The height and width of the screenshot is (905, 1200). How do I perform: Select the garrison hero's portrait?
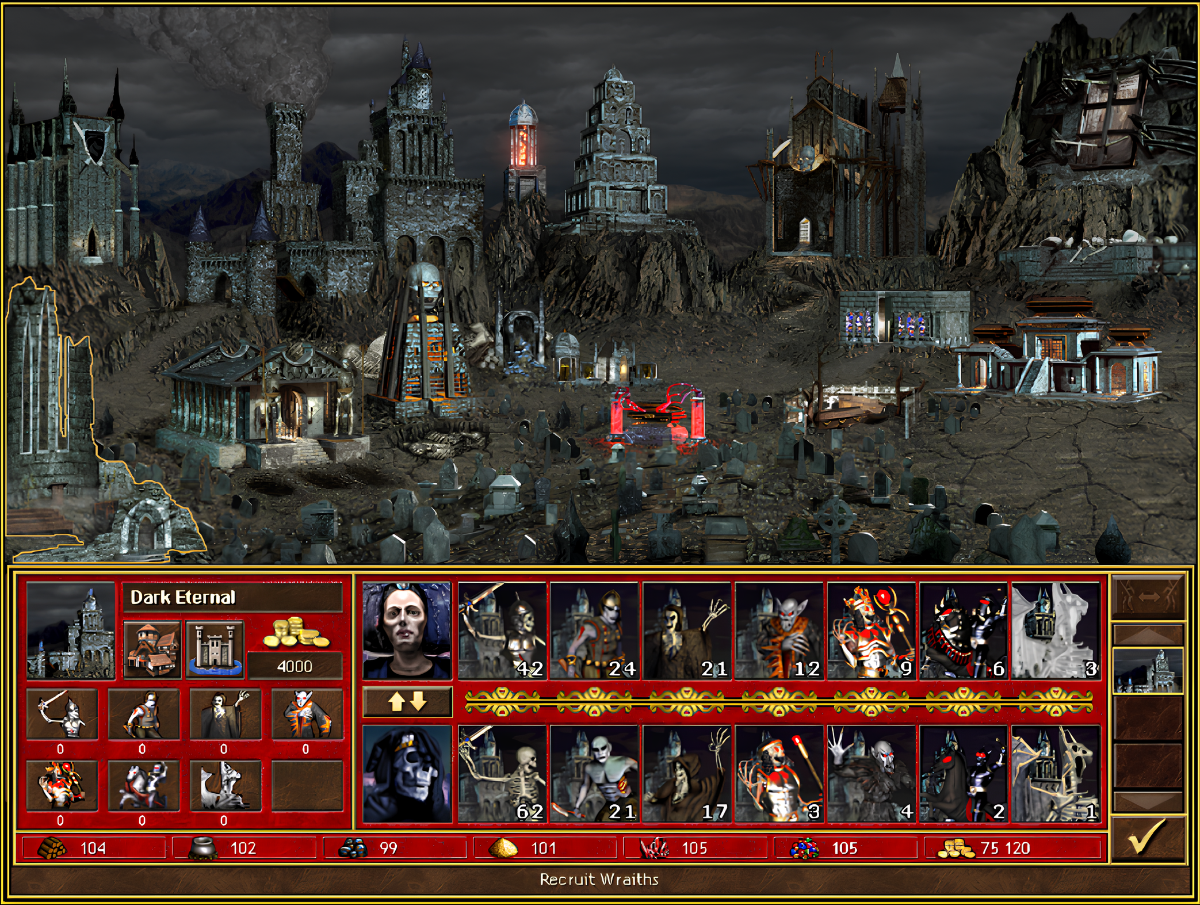click(x=407, y=631)
